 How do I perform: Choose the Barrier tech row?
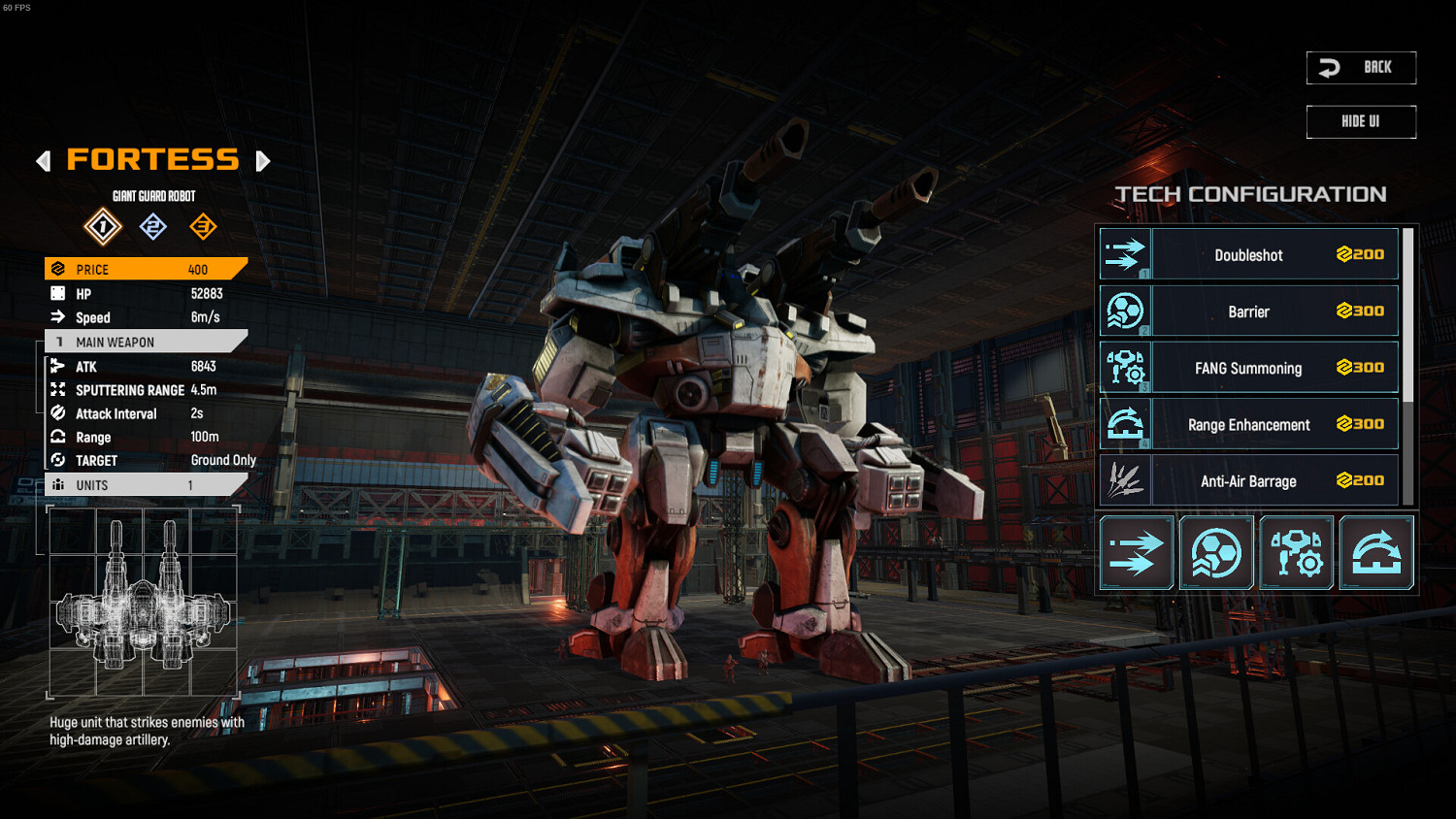click(1249, 311)
